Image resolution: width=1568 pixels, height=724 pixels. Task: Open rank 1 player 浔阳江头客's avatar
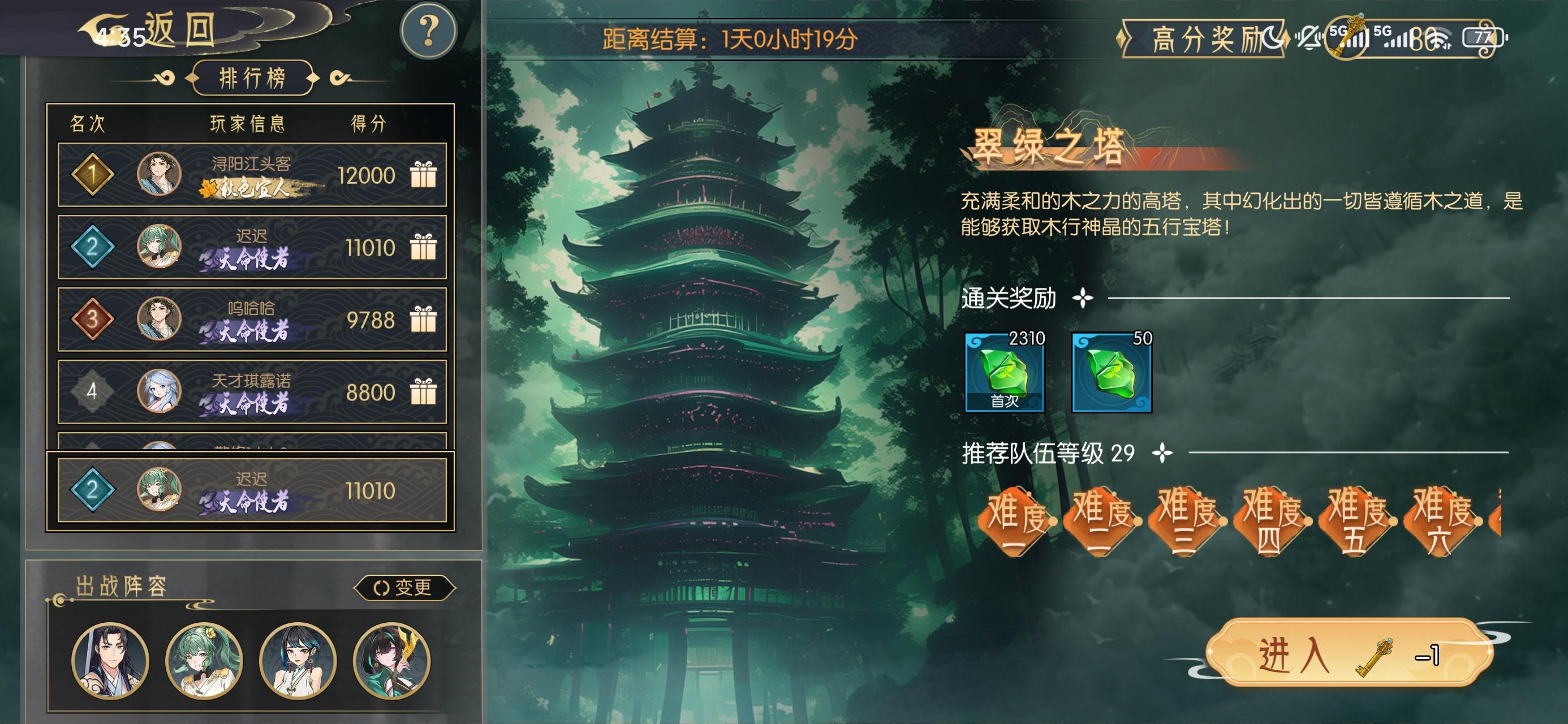[x=160, y=175]
